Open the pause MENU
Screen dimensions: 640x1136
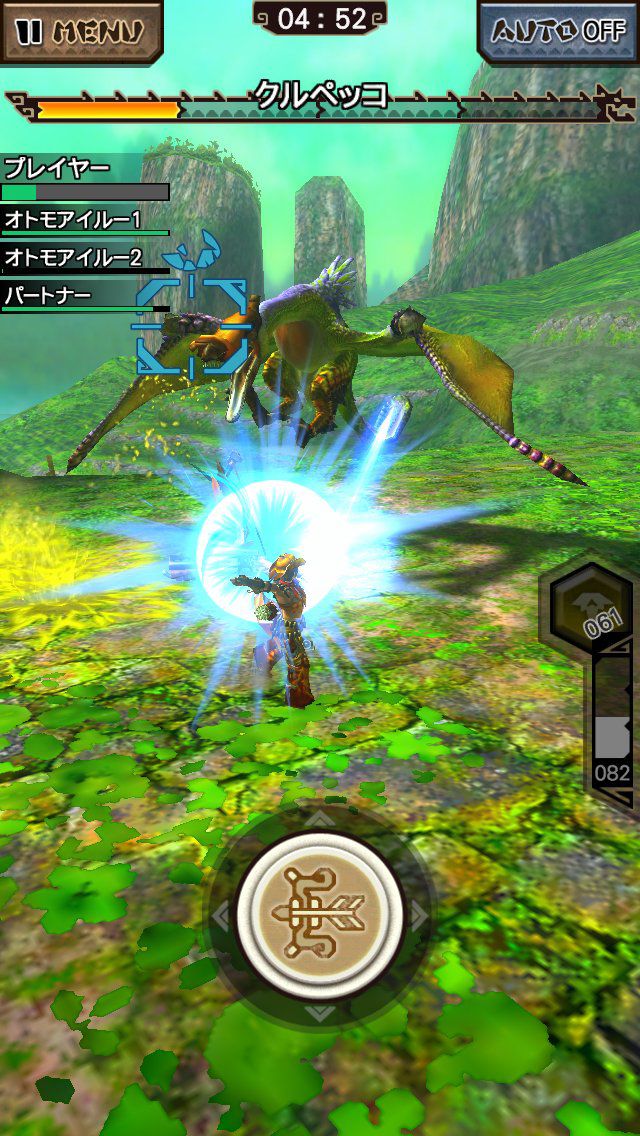tap(82, 30)
